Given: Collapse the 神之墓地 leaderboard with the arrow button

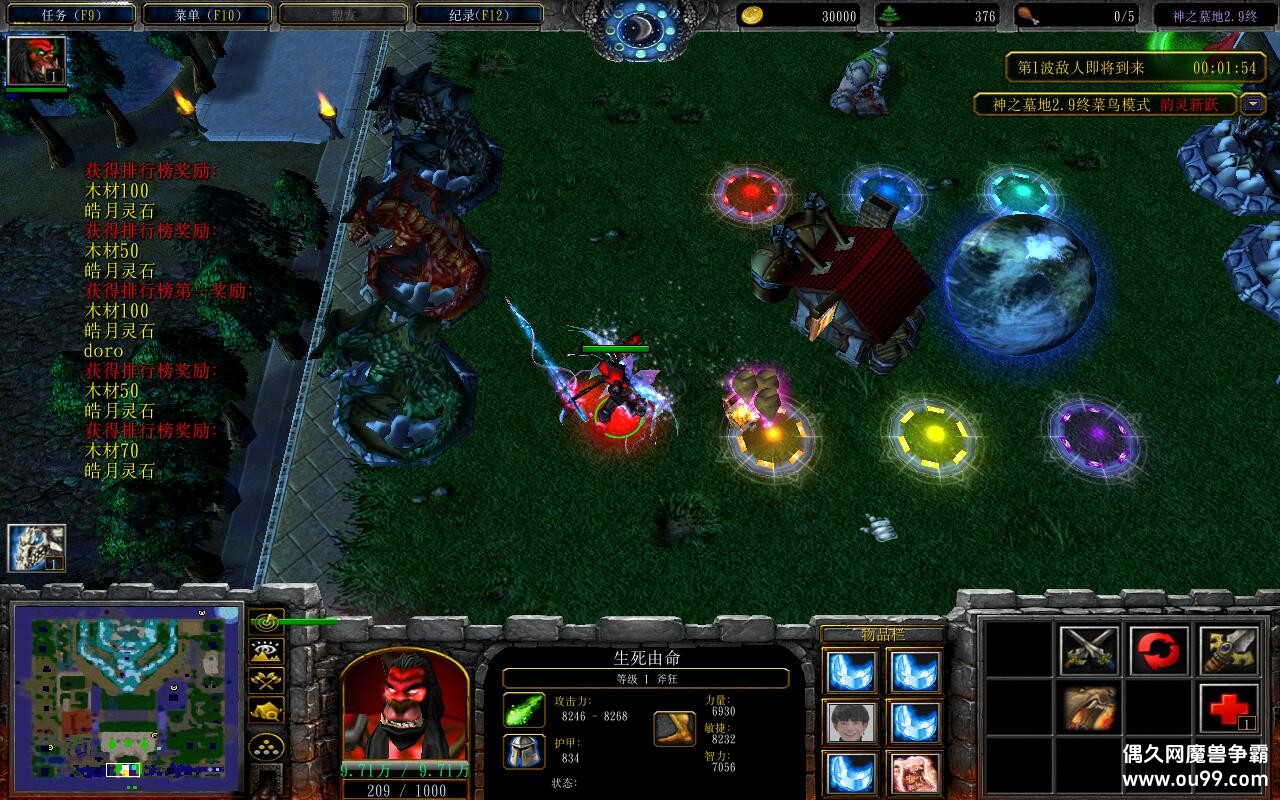Looking at the screenshot, I should [x=1253, y=104].
